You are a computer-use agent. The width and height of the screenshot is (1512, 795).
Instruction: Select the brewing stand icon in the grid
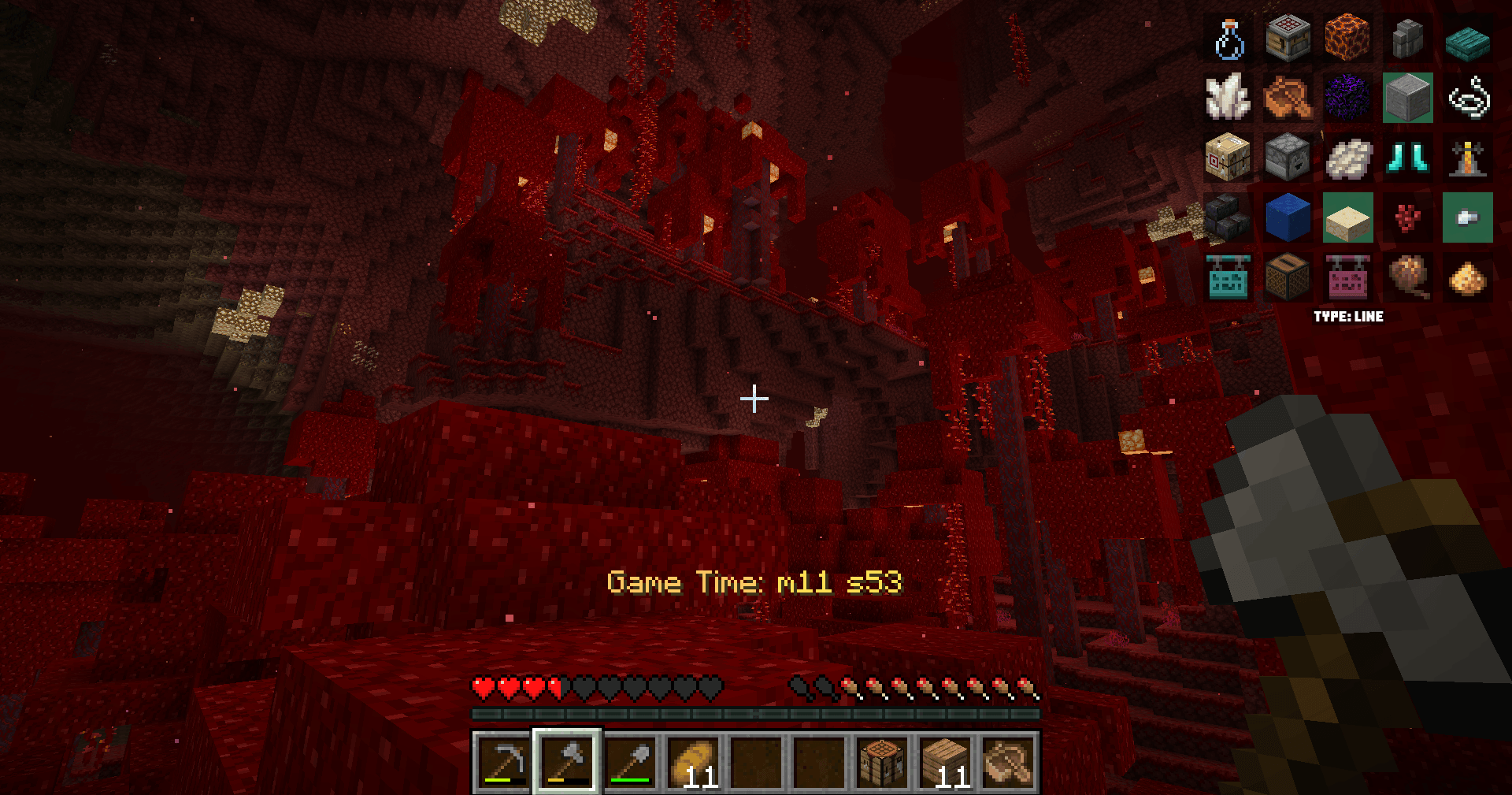tap(1468, 158)
